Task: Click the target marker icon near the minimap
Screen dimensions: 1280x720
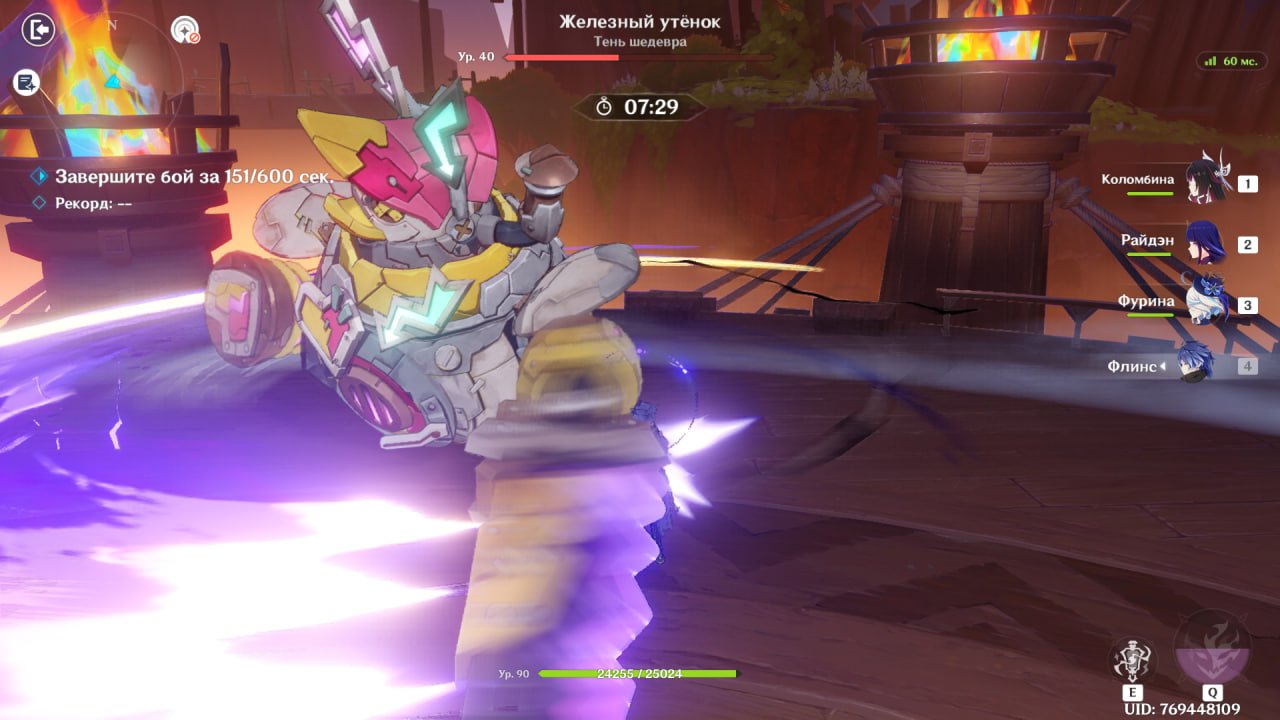Action: click(185, 31)
